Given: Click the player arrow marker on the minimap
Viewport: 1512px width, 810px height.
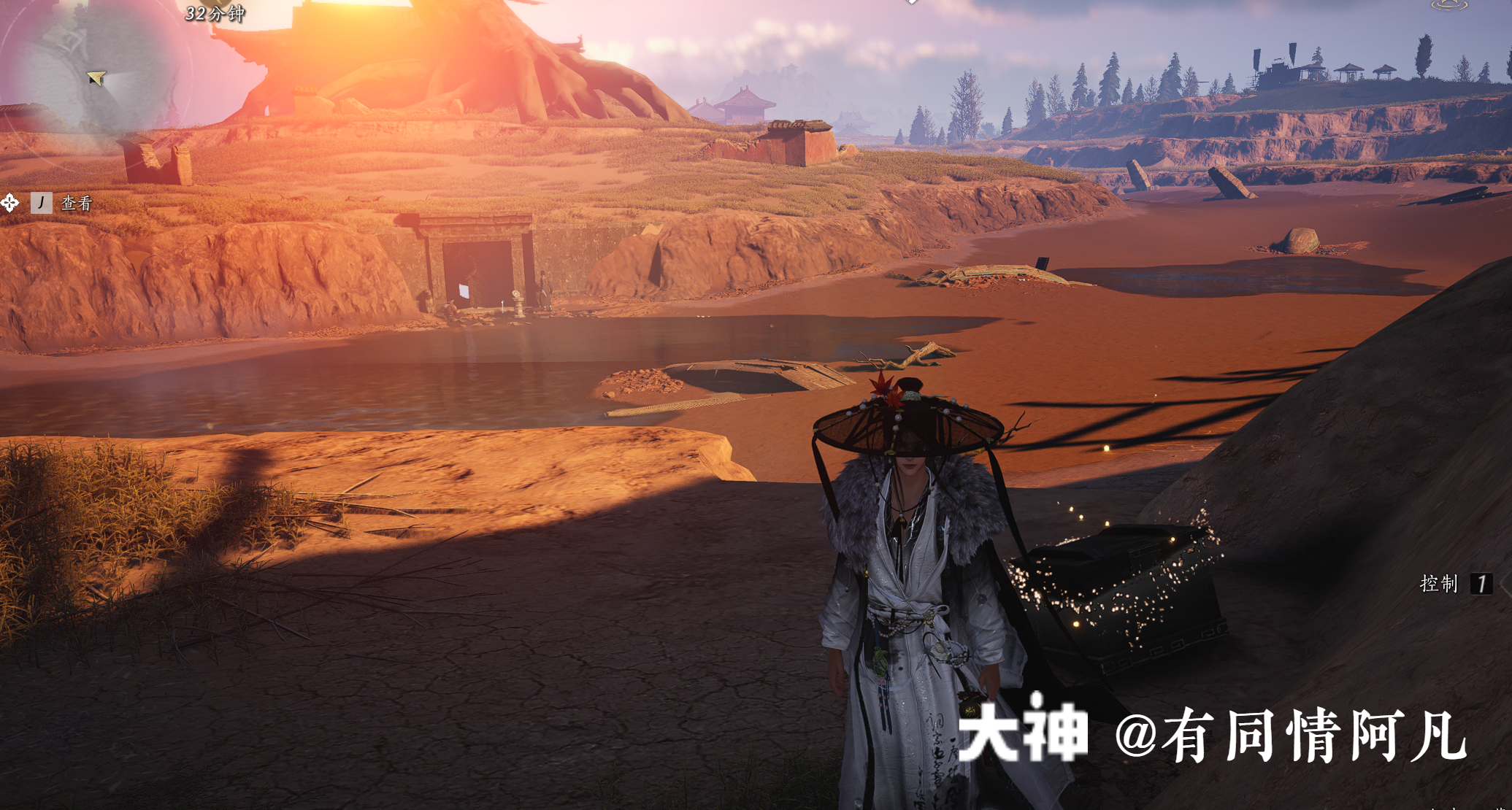Looking at the screenshot, I should tap(95, 79).
